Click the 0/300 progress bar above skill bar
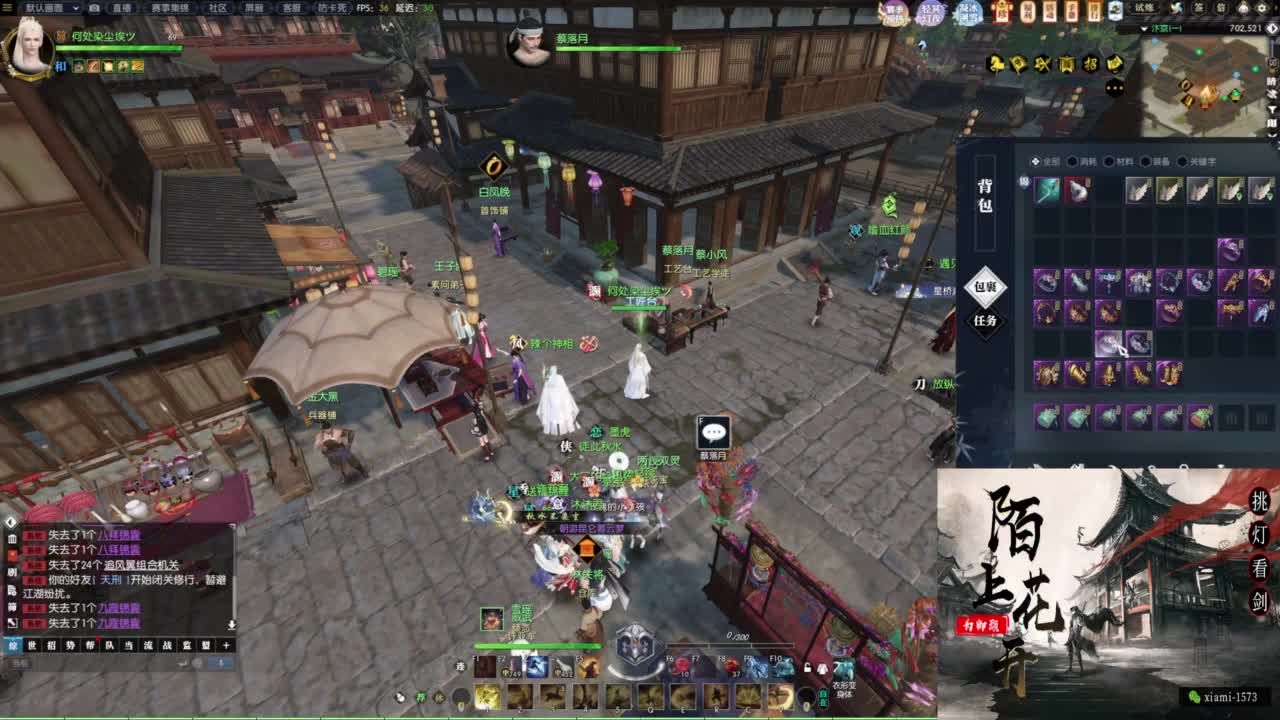1280x720 pixels. coord(731,643)
